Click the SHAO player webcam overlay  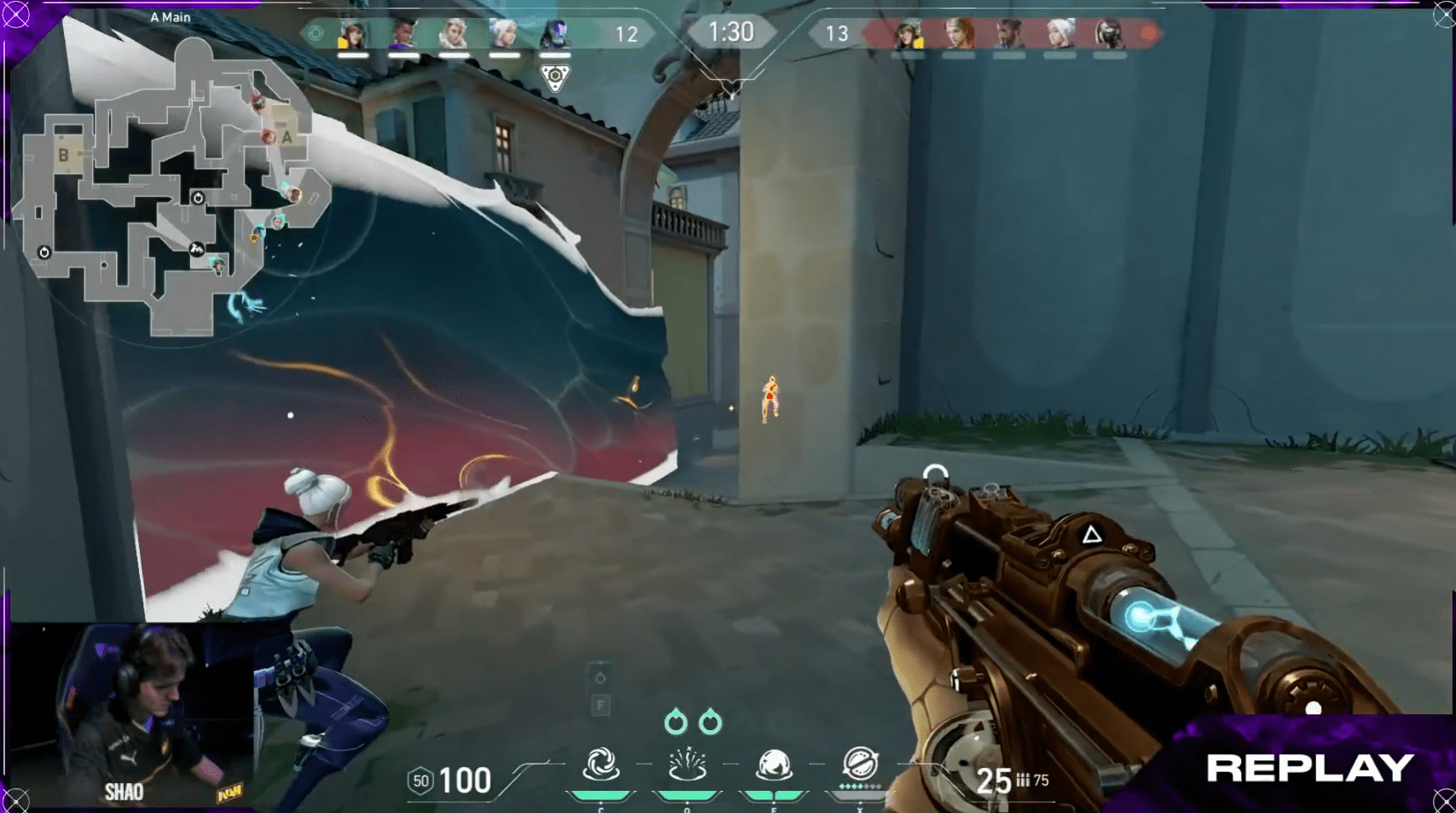coord(132,715)
